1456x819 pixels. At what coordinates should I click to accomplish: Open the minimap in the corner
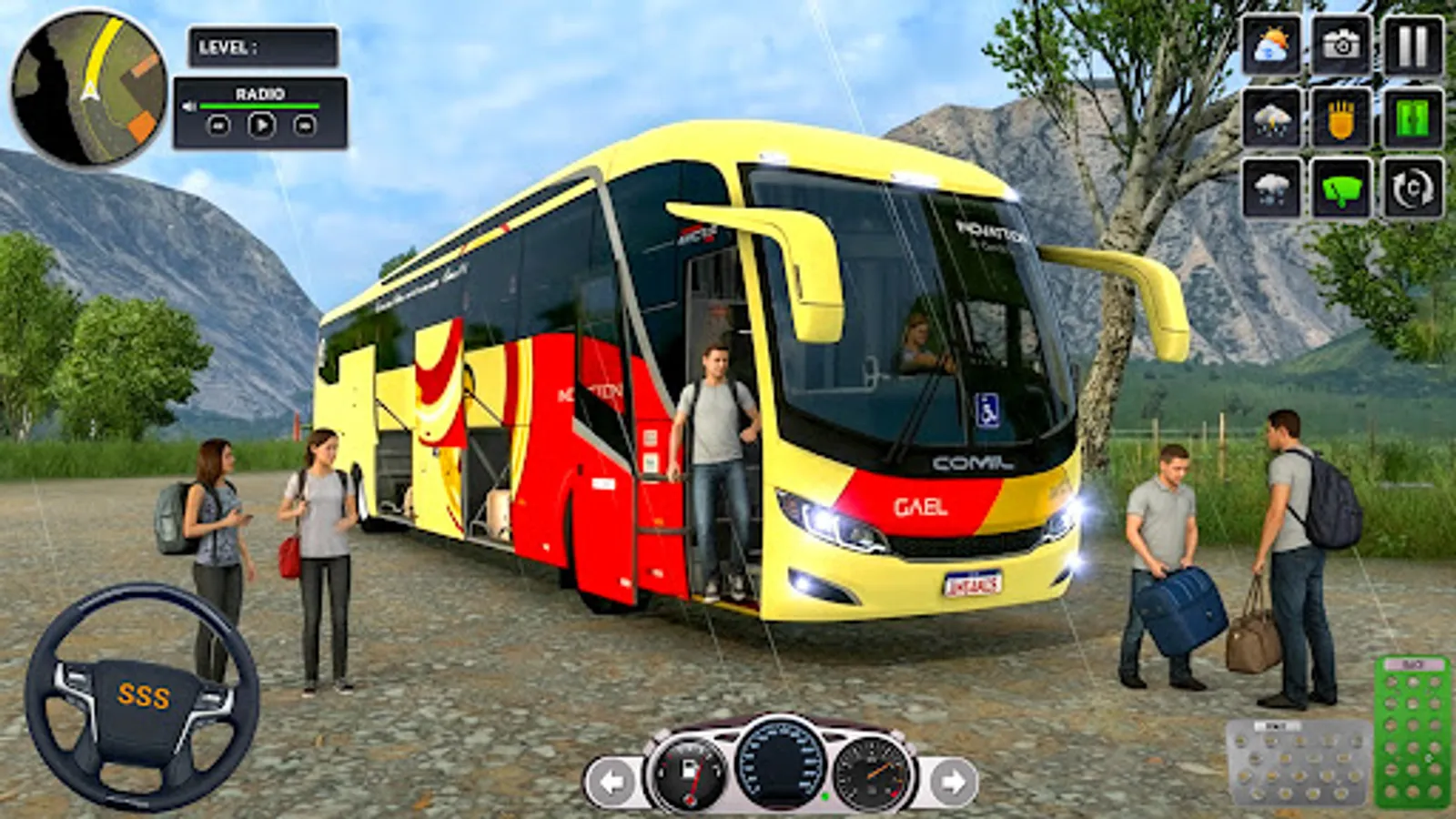coord(86,86)
